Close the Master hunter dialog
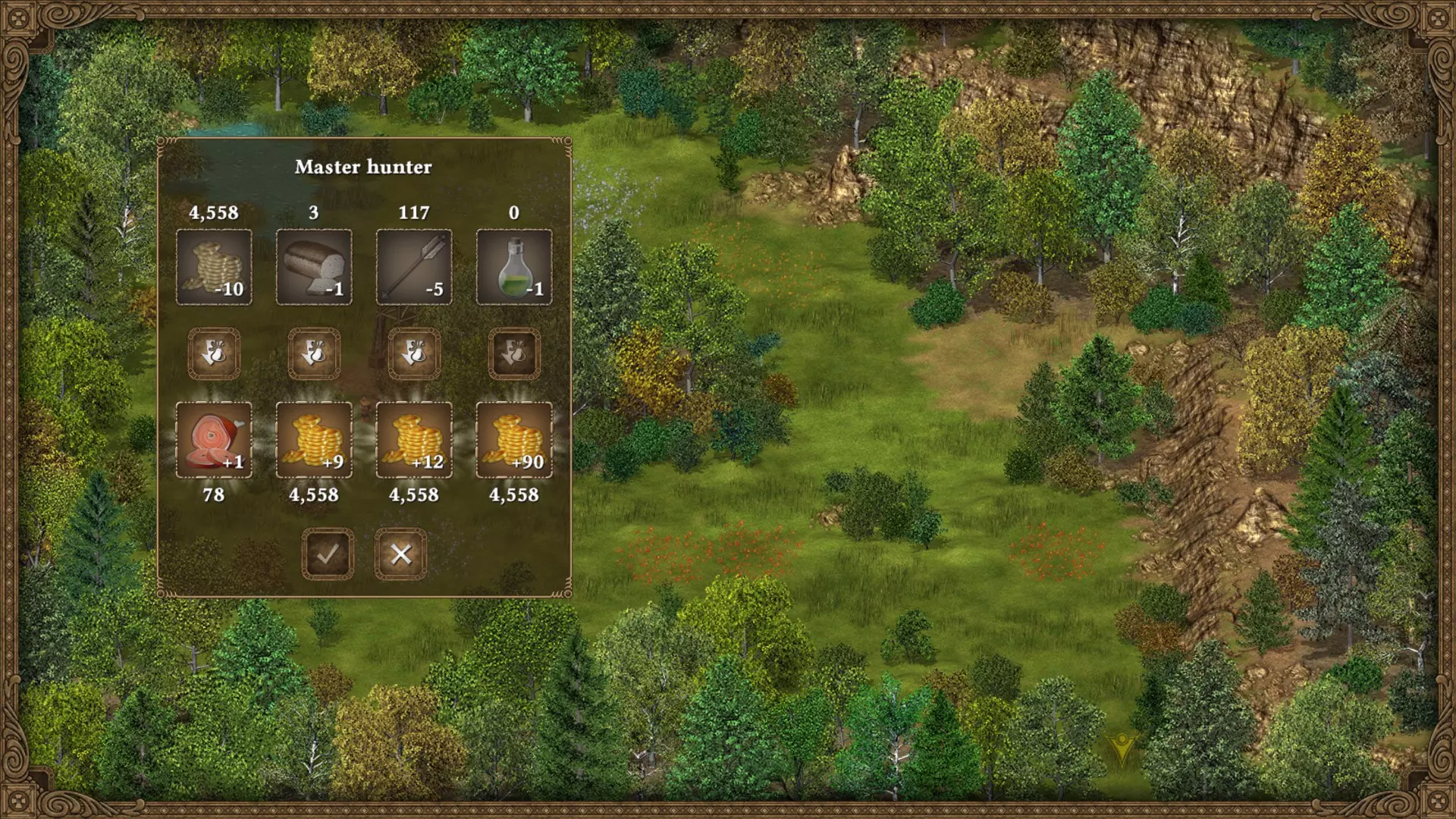Viewport: 1456px width, 819px height. (x=400, y=554)
